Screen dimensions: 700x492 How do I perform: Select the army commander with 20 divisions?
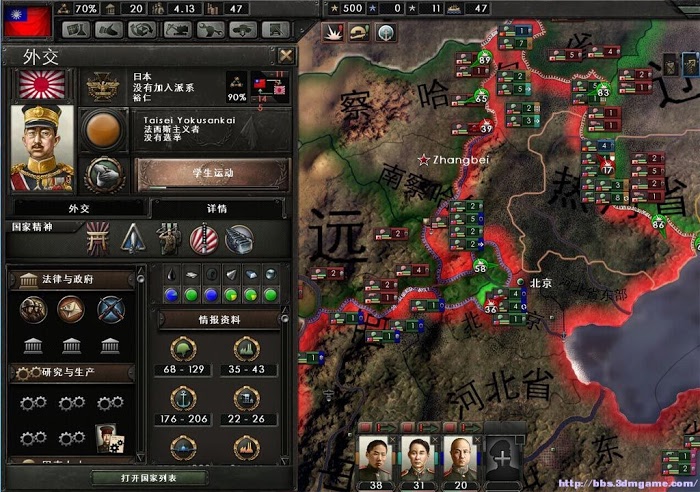tap(461, 459)
